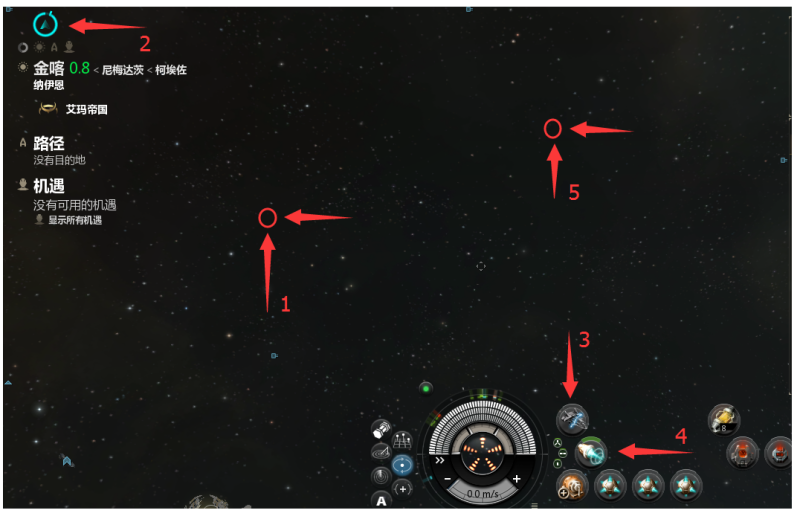Activate the orange module with plus badge
This screenshot has height=516, width=800.
coord(573,486)
